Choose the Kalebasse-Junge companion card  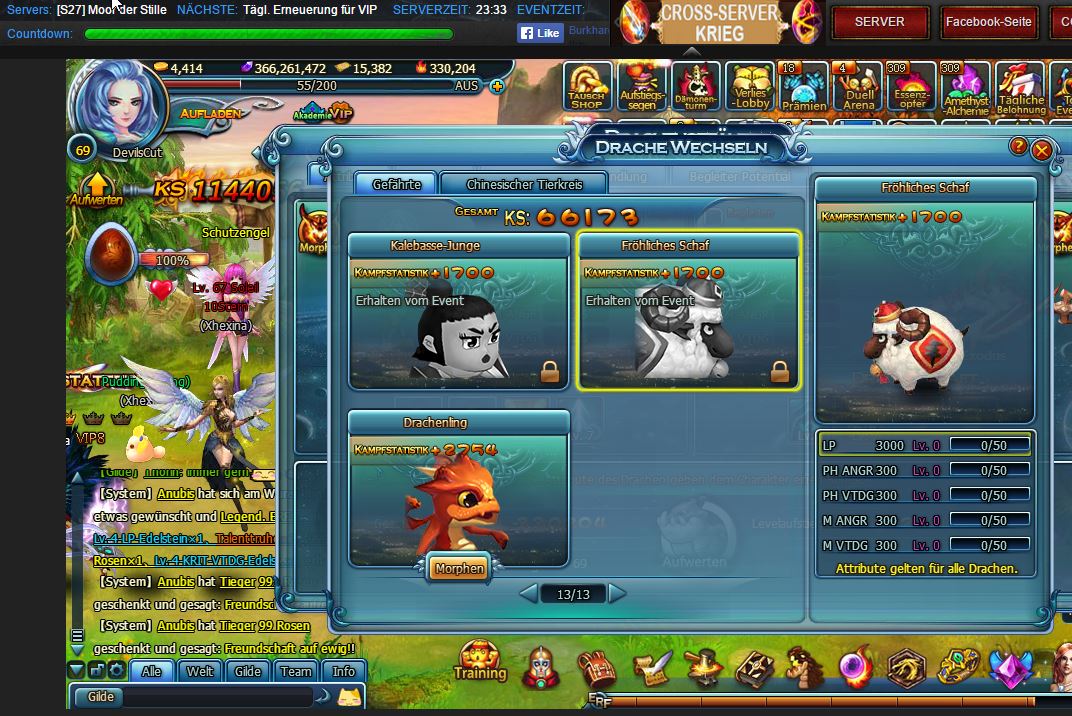[x=459, y=312]
